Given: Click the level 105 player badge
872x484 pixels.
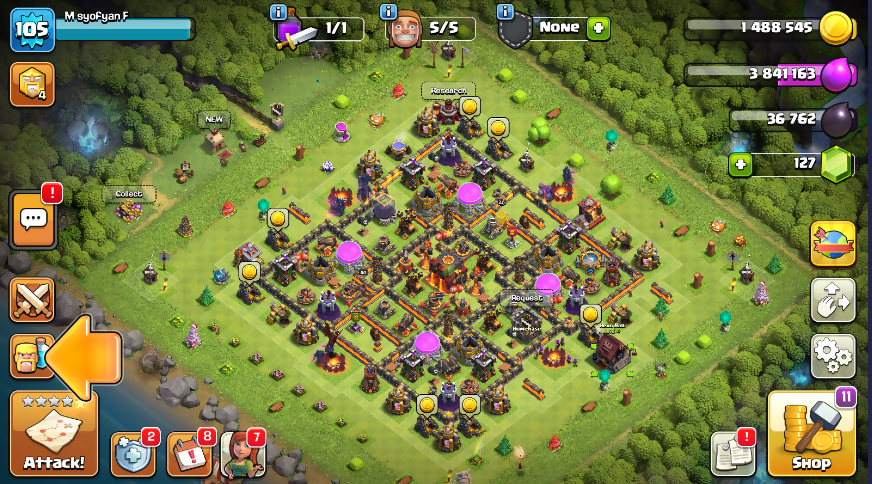Looking at the screenshot, I should [x=31, y=30].
